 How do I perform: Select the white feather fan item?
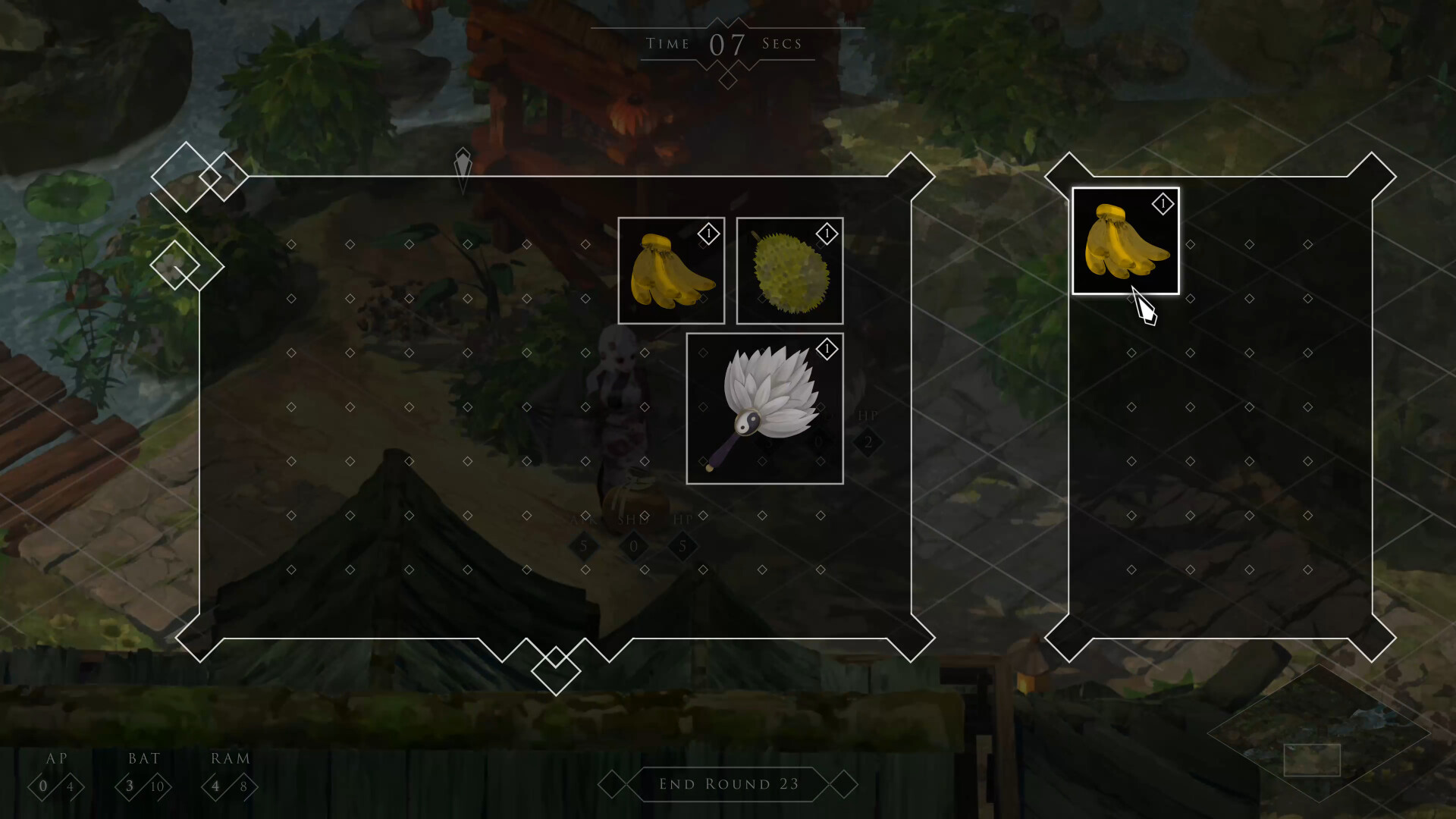pos(764,408)
